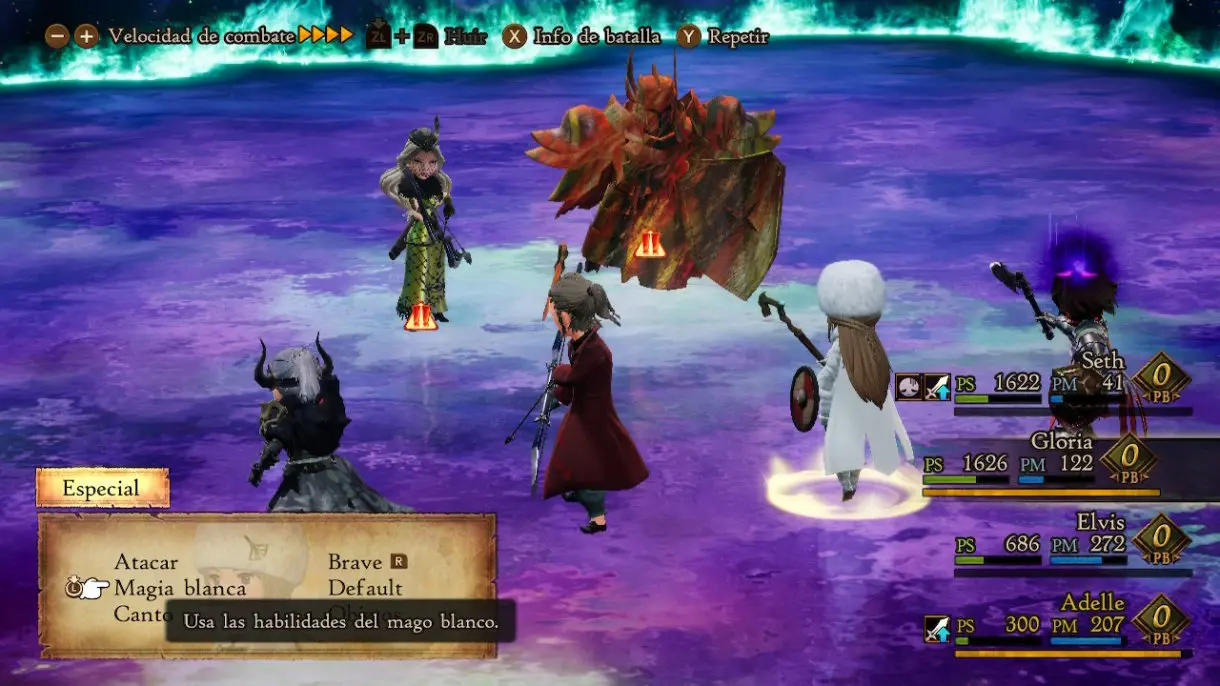Choose Magia blanca from the battle menu
Image resolution: width=1220 pixels, height=686 pixels.
point(180,588)
